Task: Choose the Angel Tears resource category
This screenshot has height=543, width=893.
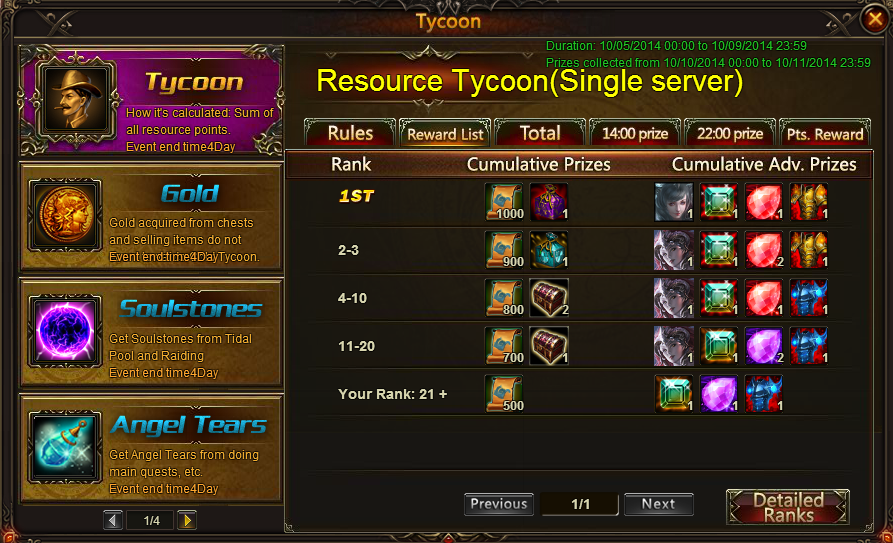Action: [150, 448]
